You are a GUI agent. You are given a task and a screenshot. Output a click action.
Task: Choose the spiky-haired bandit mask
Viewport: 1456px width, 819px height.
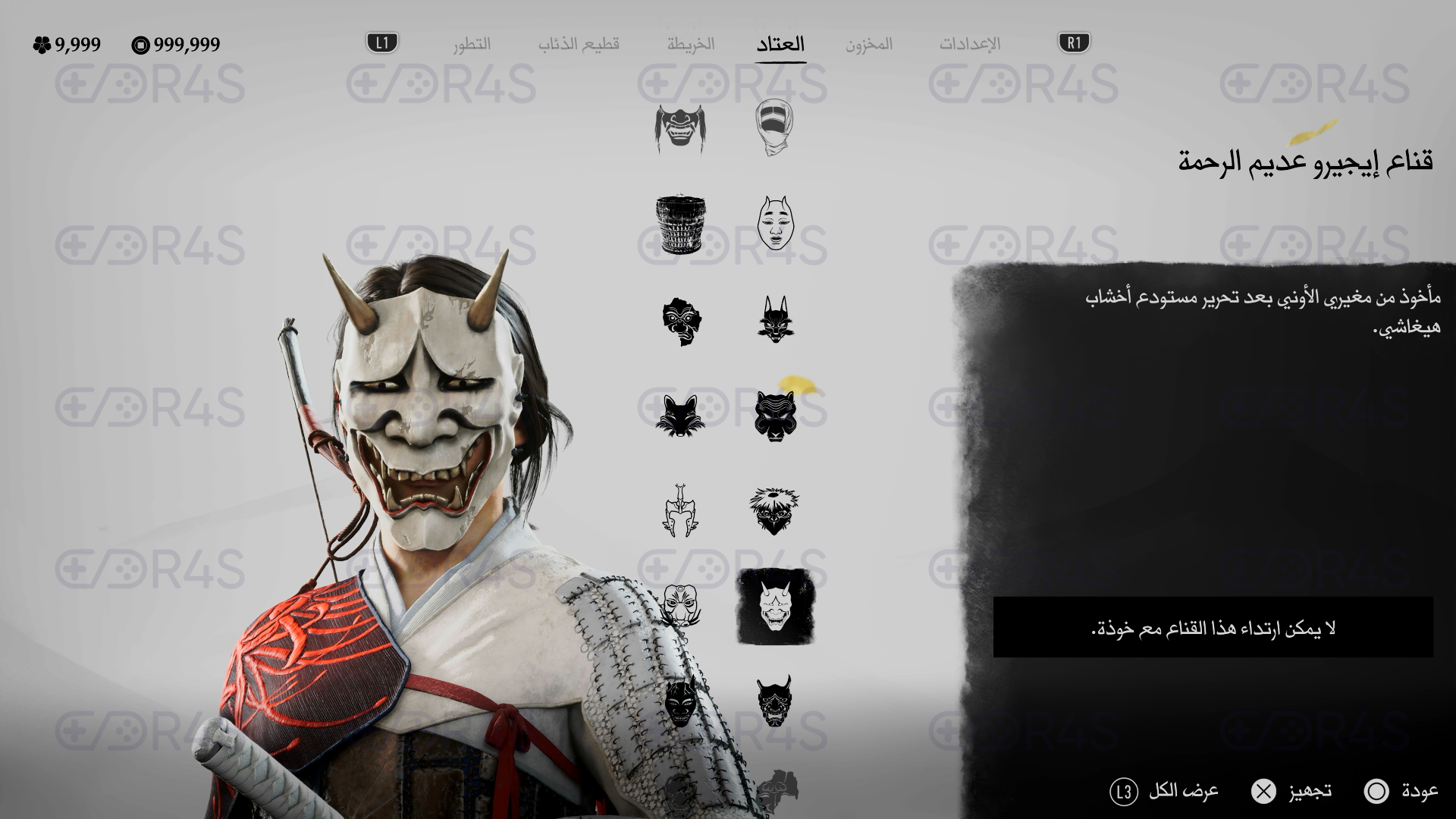click(x=774, y=510)
